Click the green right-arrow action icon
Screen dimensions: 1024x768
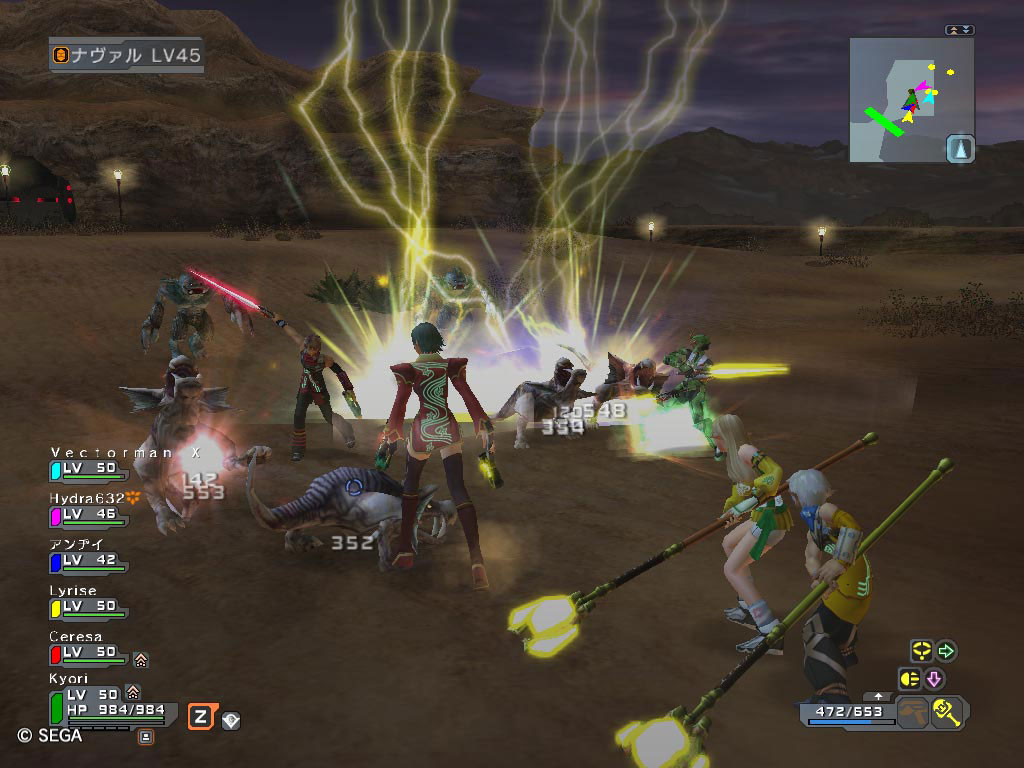point(945,651)
